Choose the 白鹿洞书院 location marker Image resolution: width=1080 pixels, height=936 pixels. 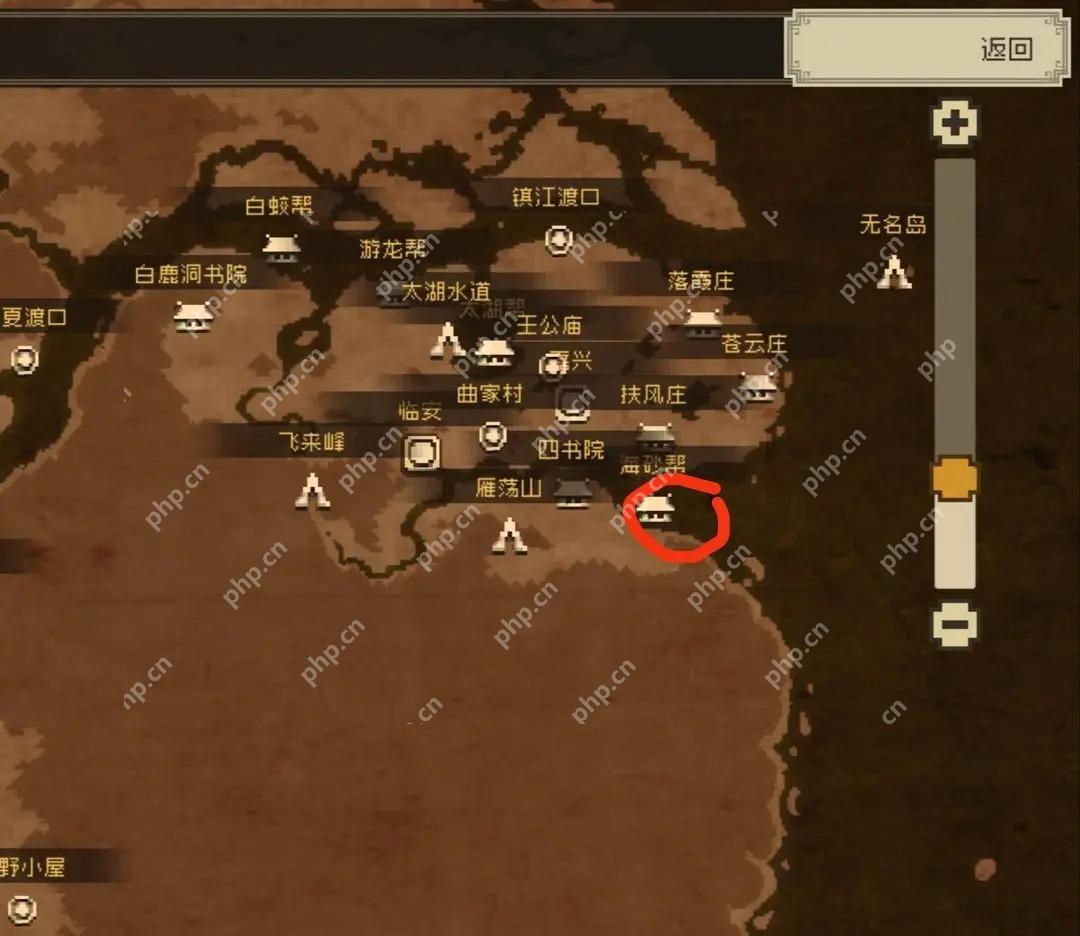pyautogui.click(x=193, y=315)
